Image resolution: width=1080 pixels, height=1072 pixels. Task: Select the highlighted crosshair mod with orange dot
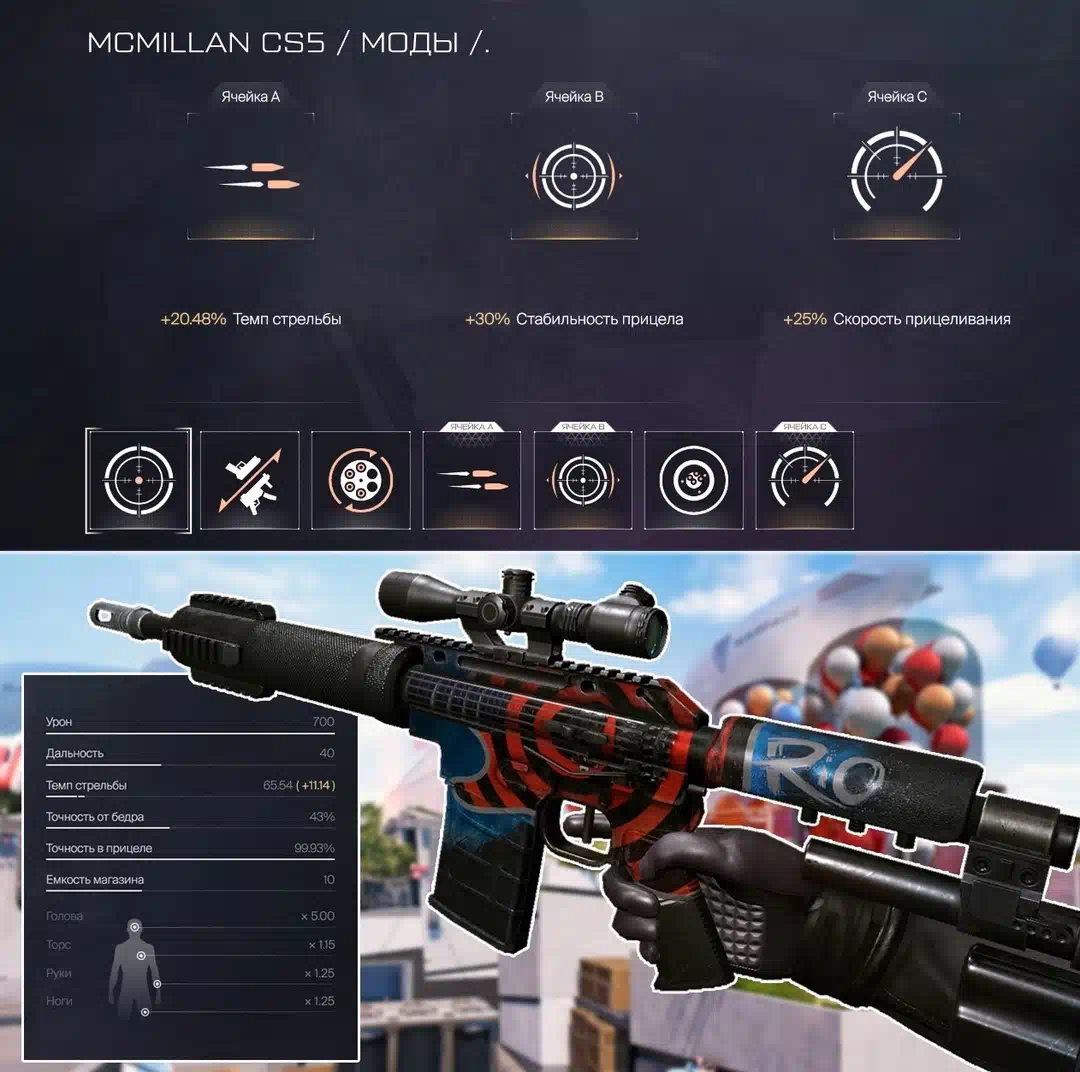(138, 480)
